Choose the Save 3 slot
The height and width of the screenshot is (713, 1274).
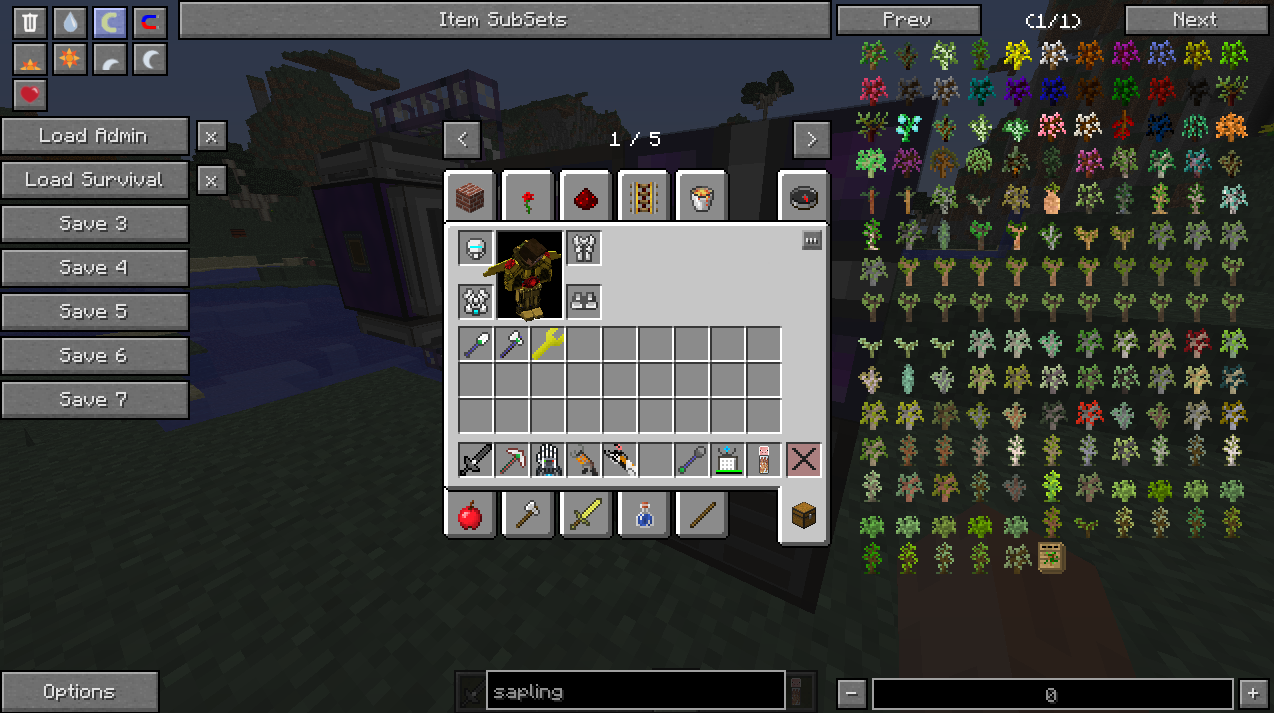[94, 224]
